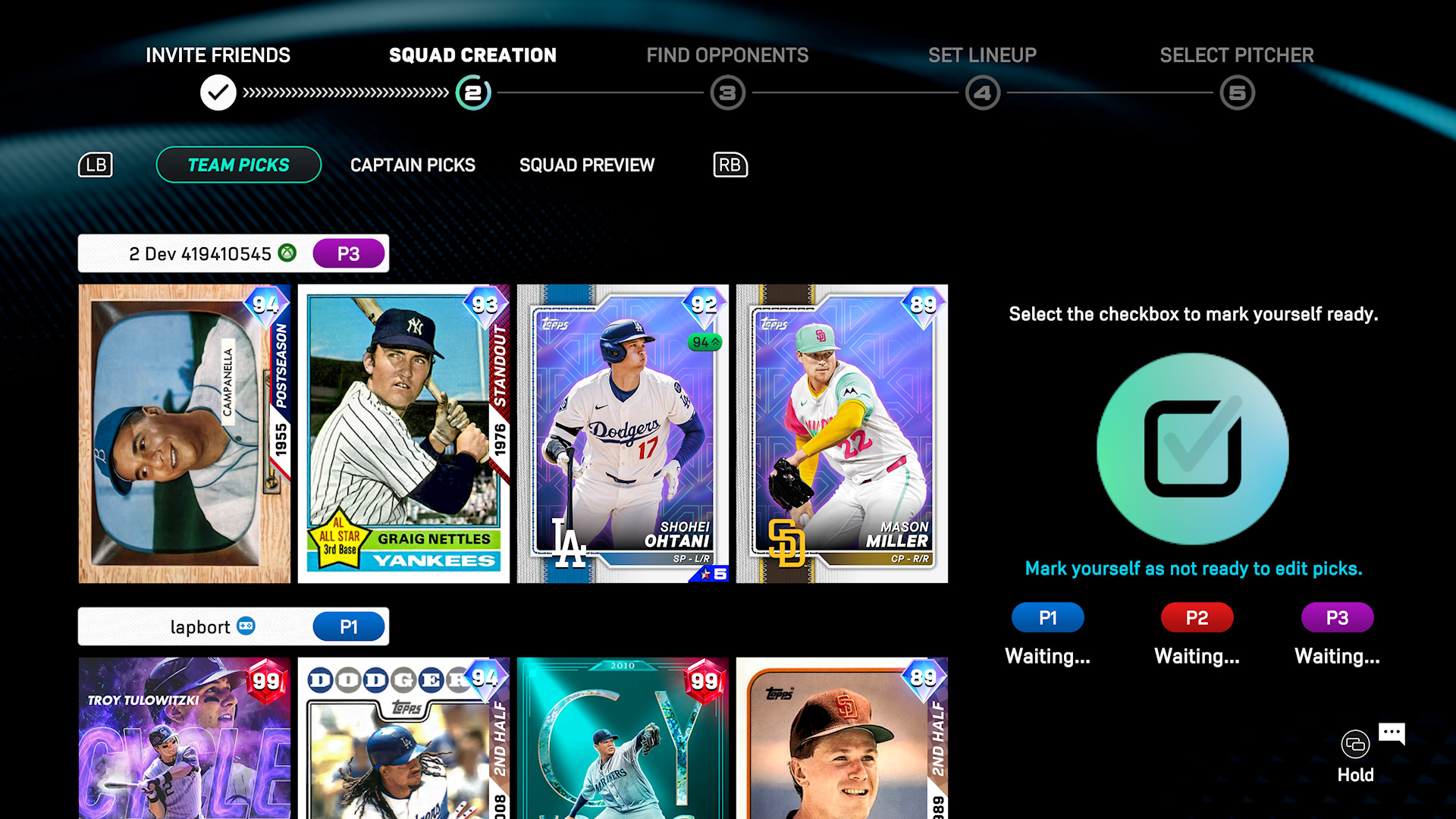
Task: Pick the 89 Padres 2nd Half card
Action: [842, 738]
